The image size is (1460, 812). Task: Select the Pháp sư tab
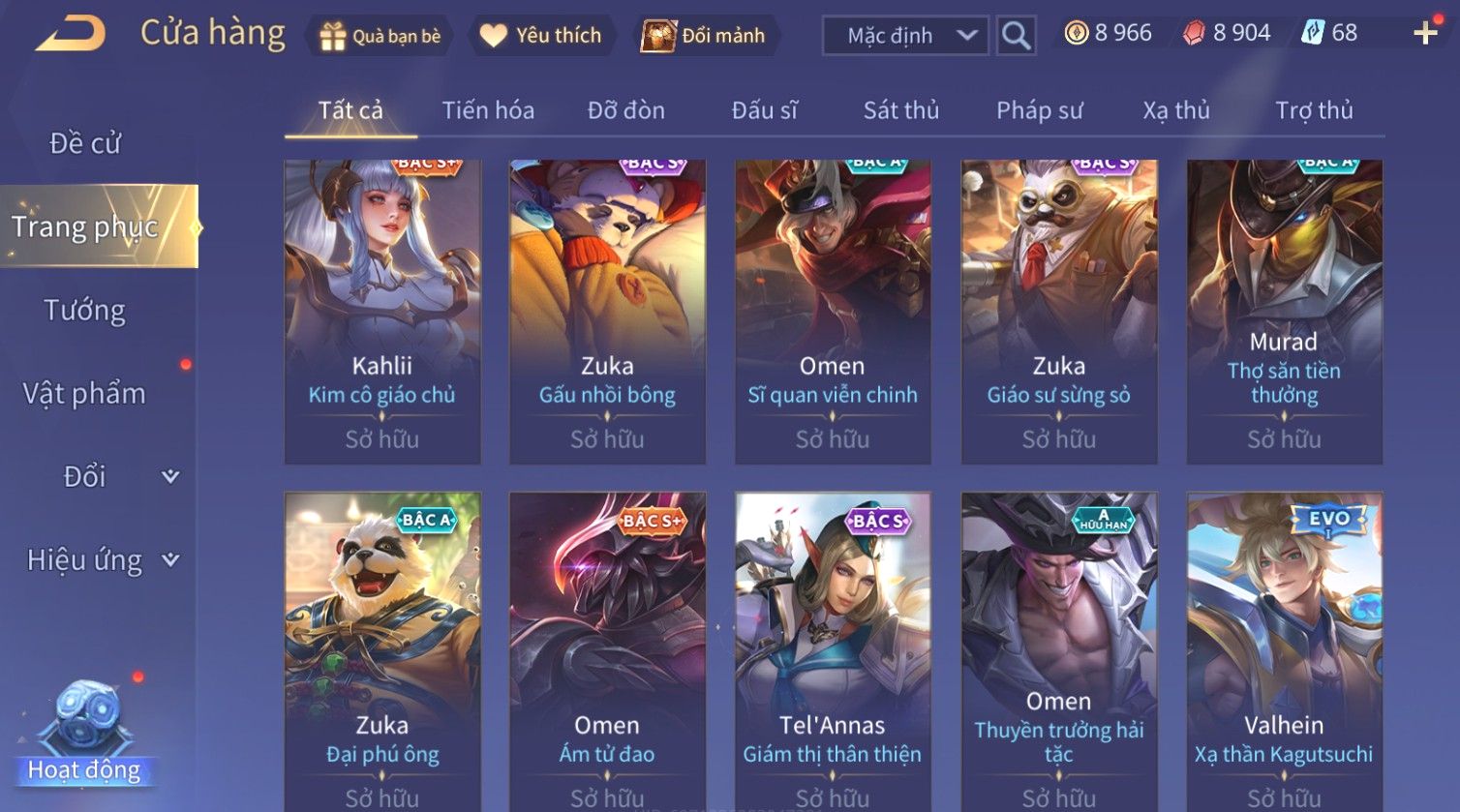(1039, 110)
